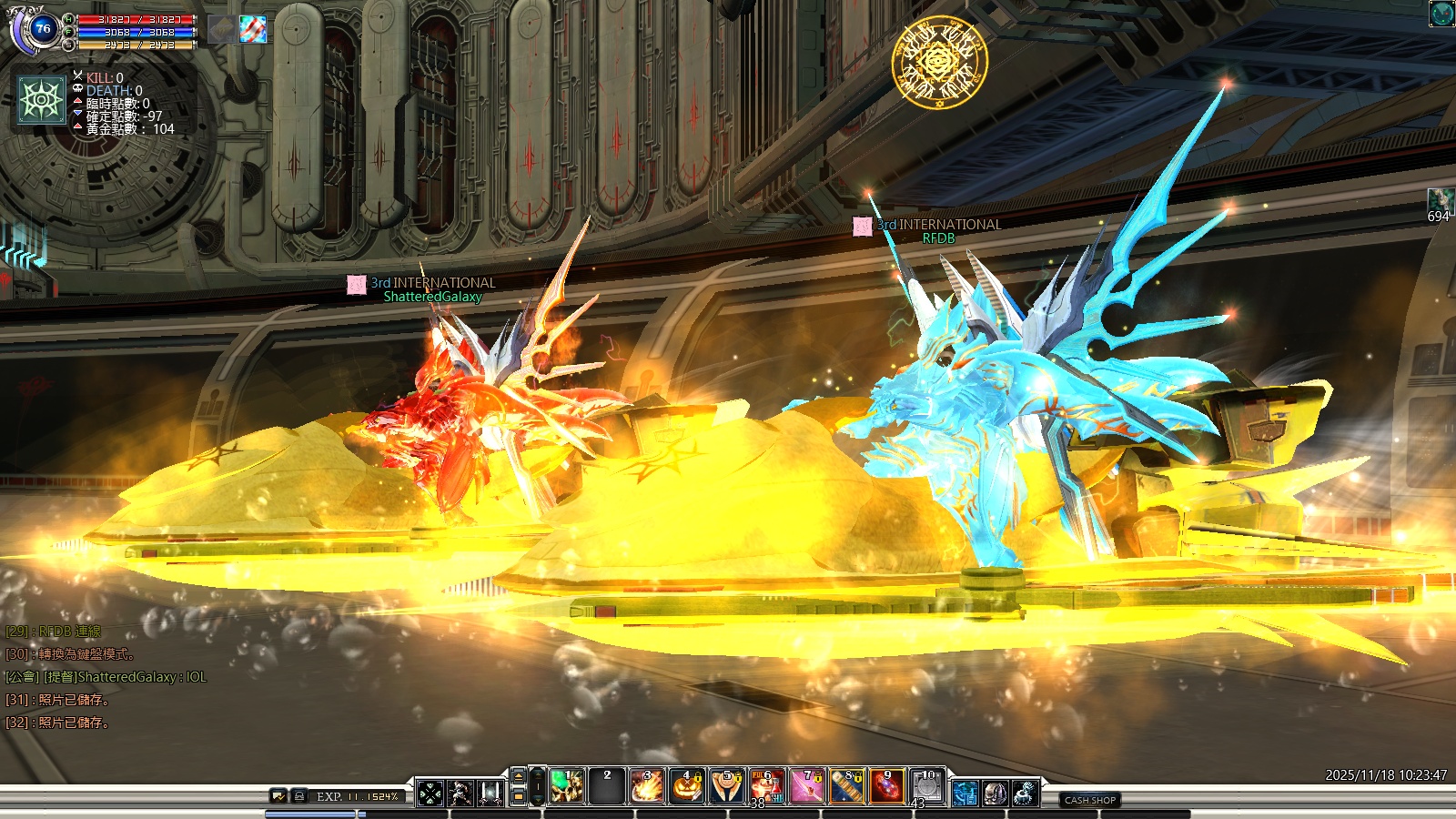Open the Cash Shop
The image size is (1456, 819).
click(1089, 800)
